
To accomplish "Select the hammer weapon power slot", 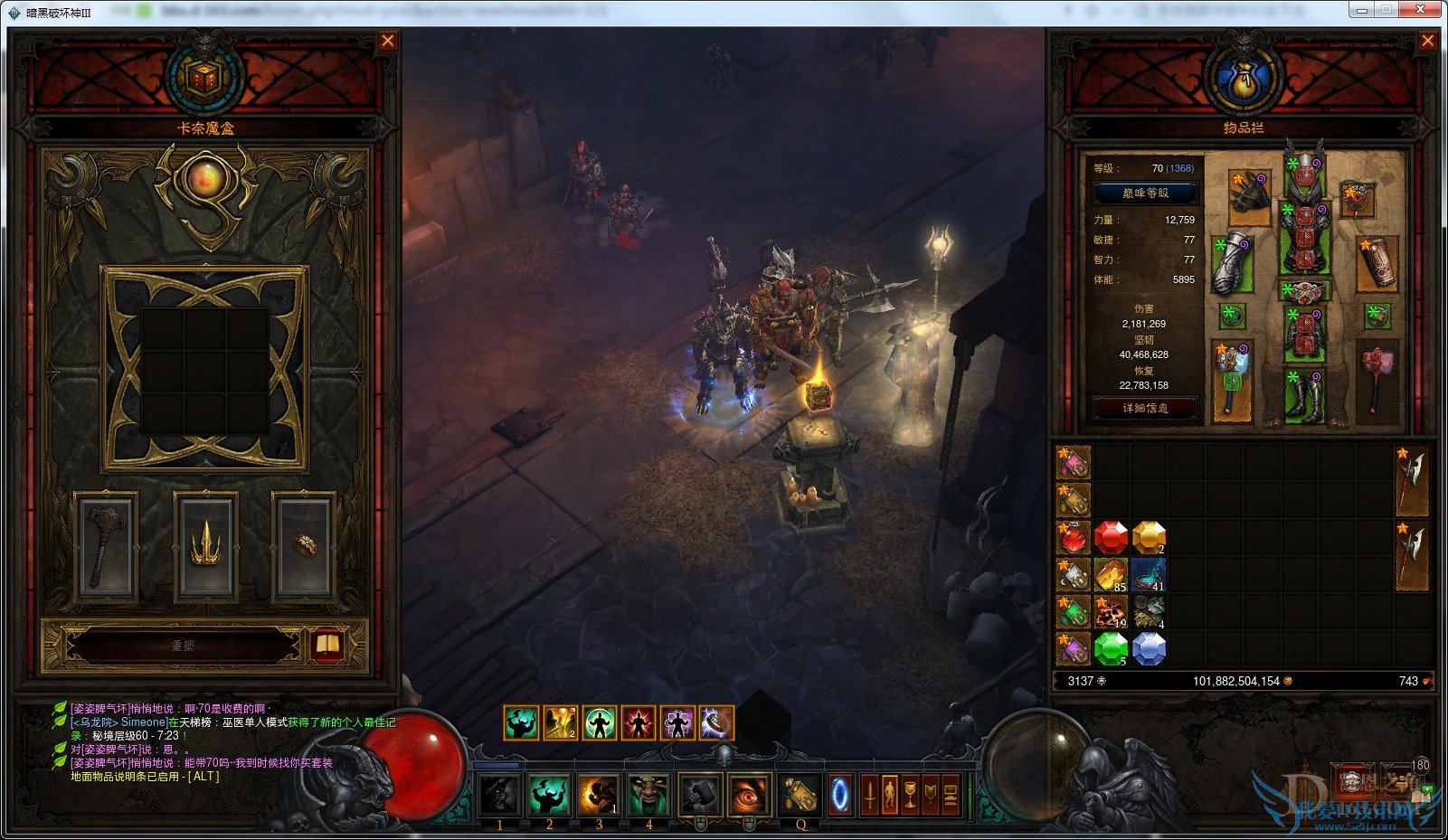I will click(x=107, y=546).
